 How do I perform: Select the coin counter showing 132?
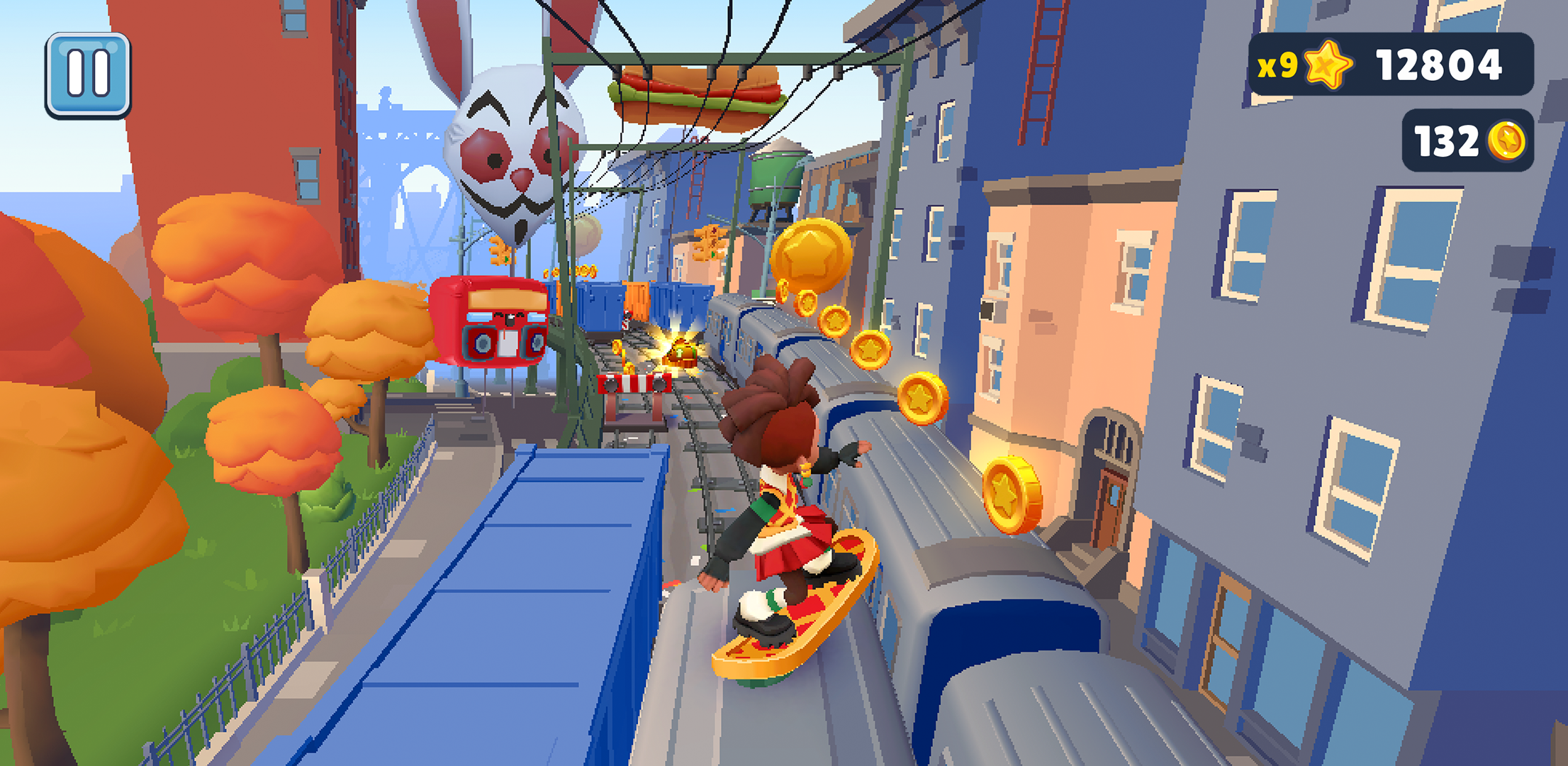coord(1448,140)
